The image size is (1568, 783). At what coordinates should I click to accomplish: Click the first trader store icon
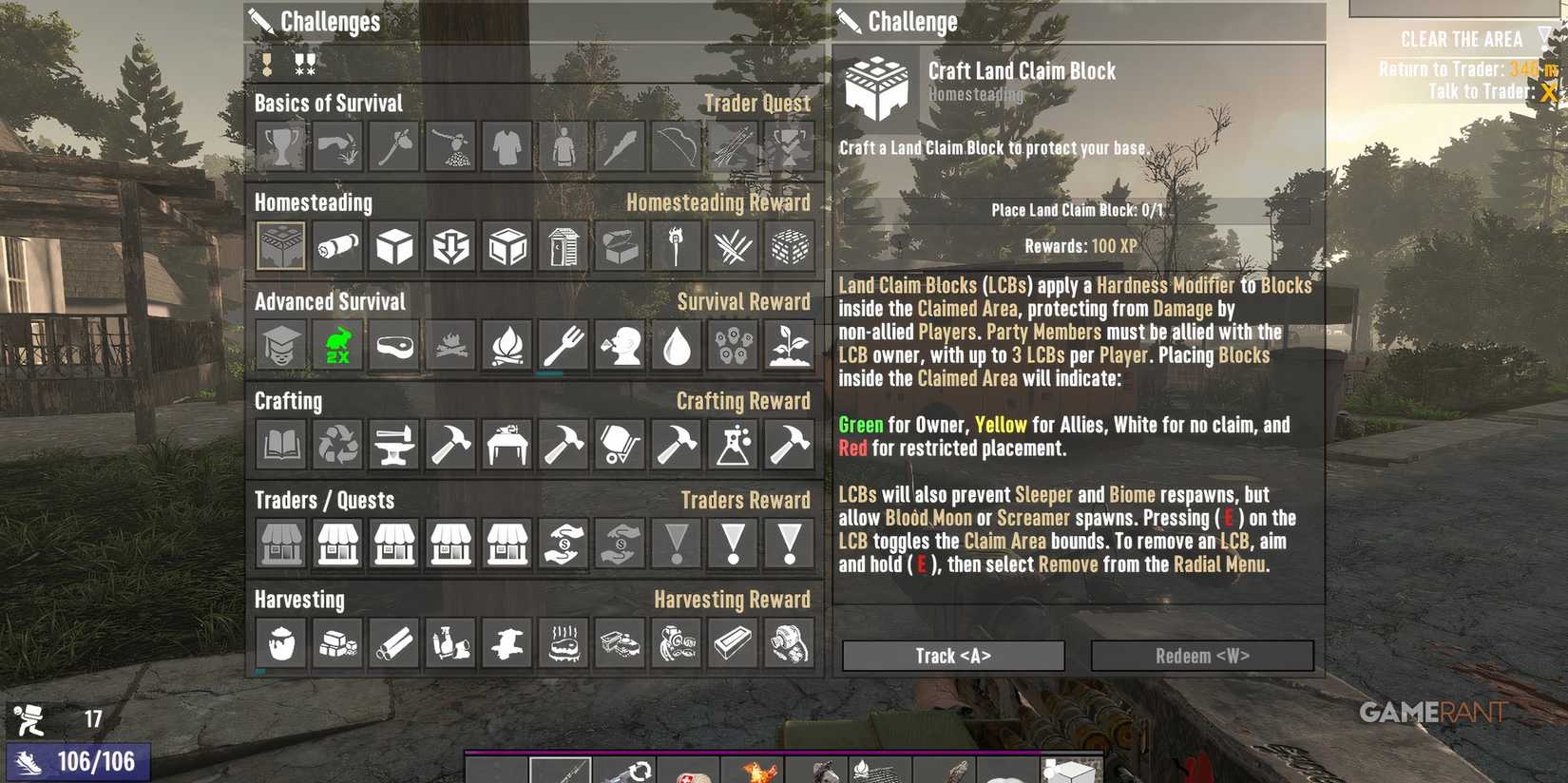pyautogui.click(x=281, y=544)
